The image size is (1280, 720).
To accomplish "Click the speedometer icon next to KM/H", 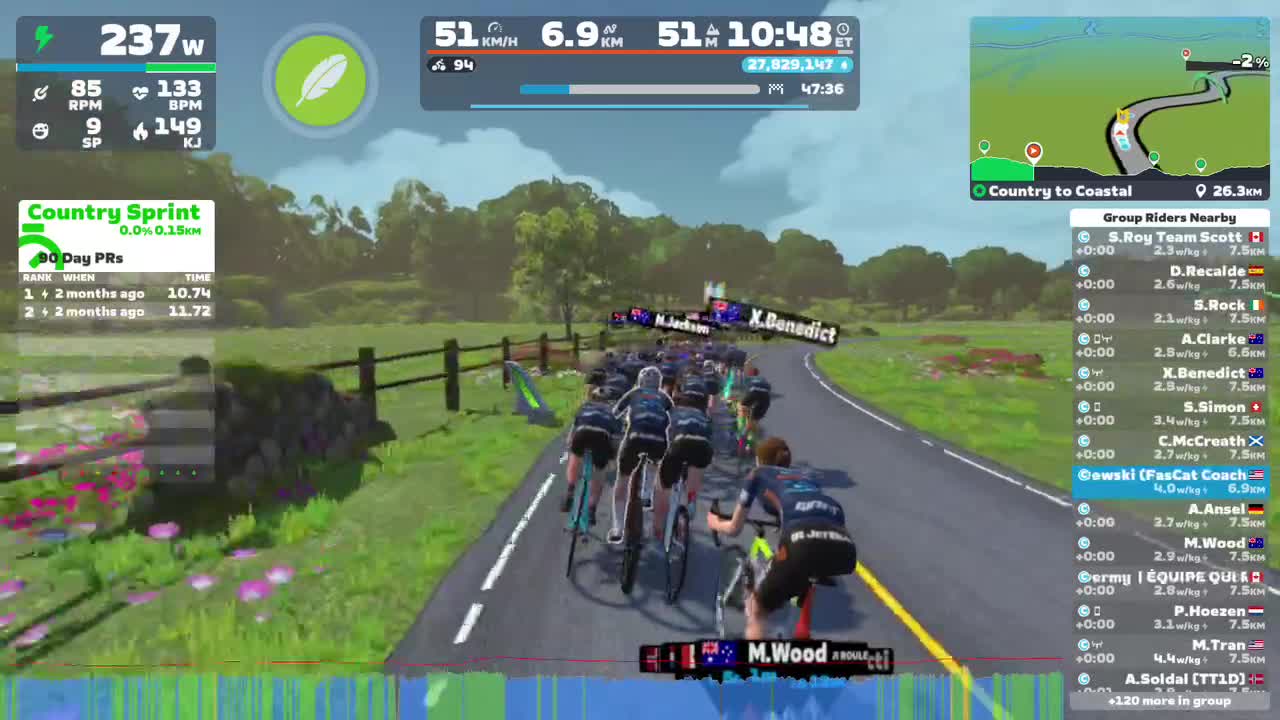I will [494, 30].
